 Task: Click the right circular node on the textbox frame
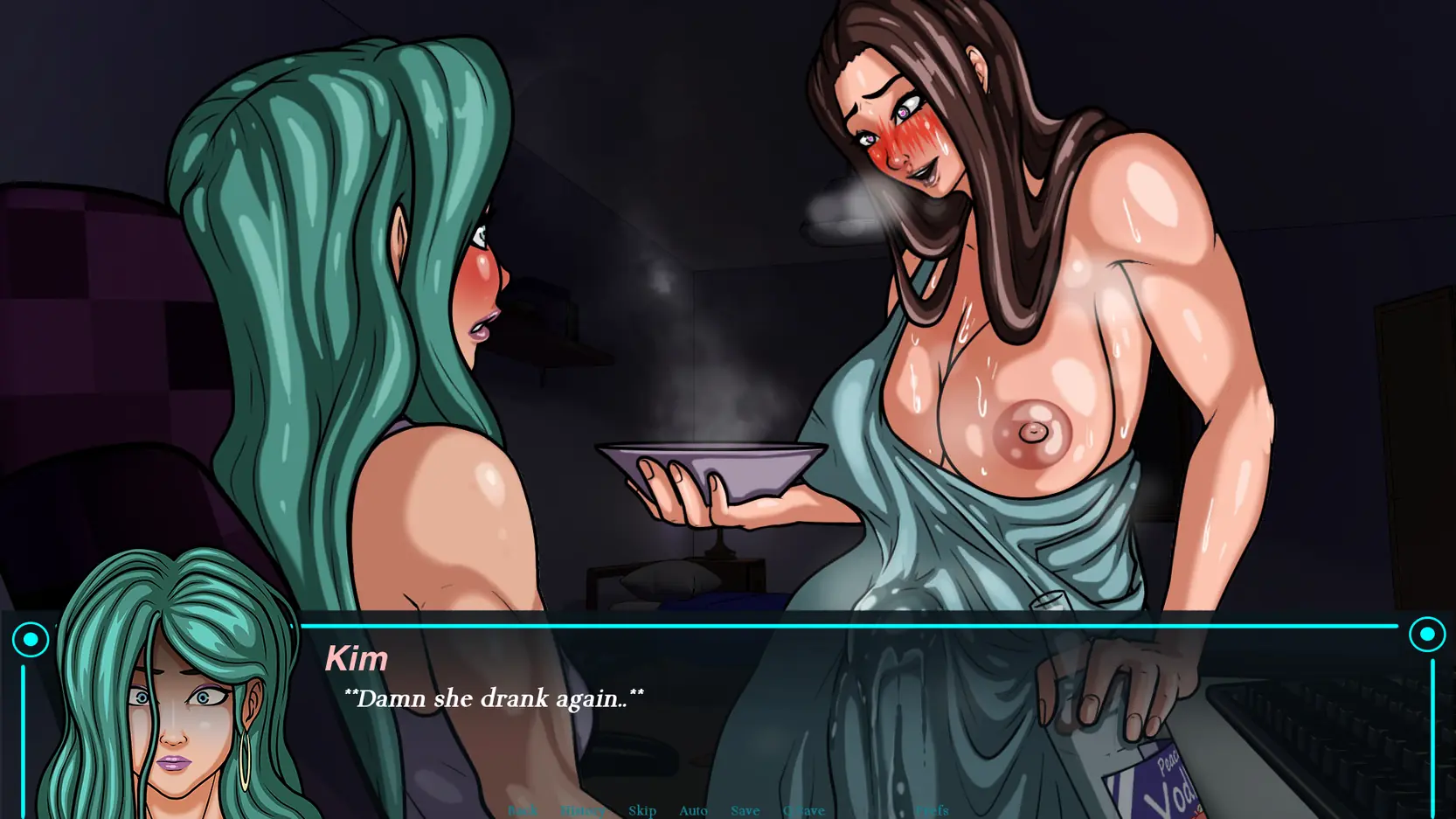pyautogui.click(x=1428, y=633)
